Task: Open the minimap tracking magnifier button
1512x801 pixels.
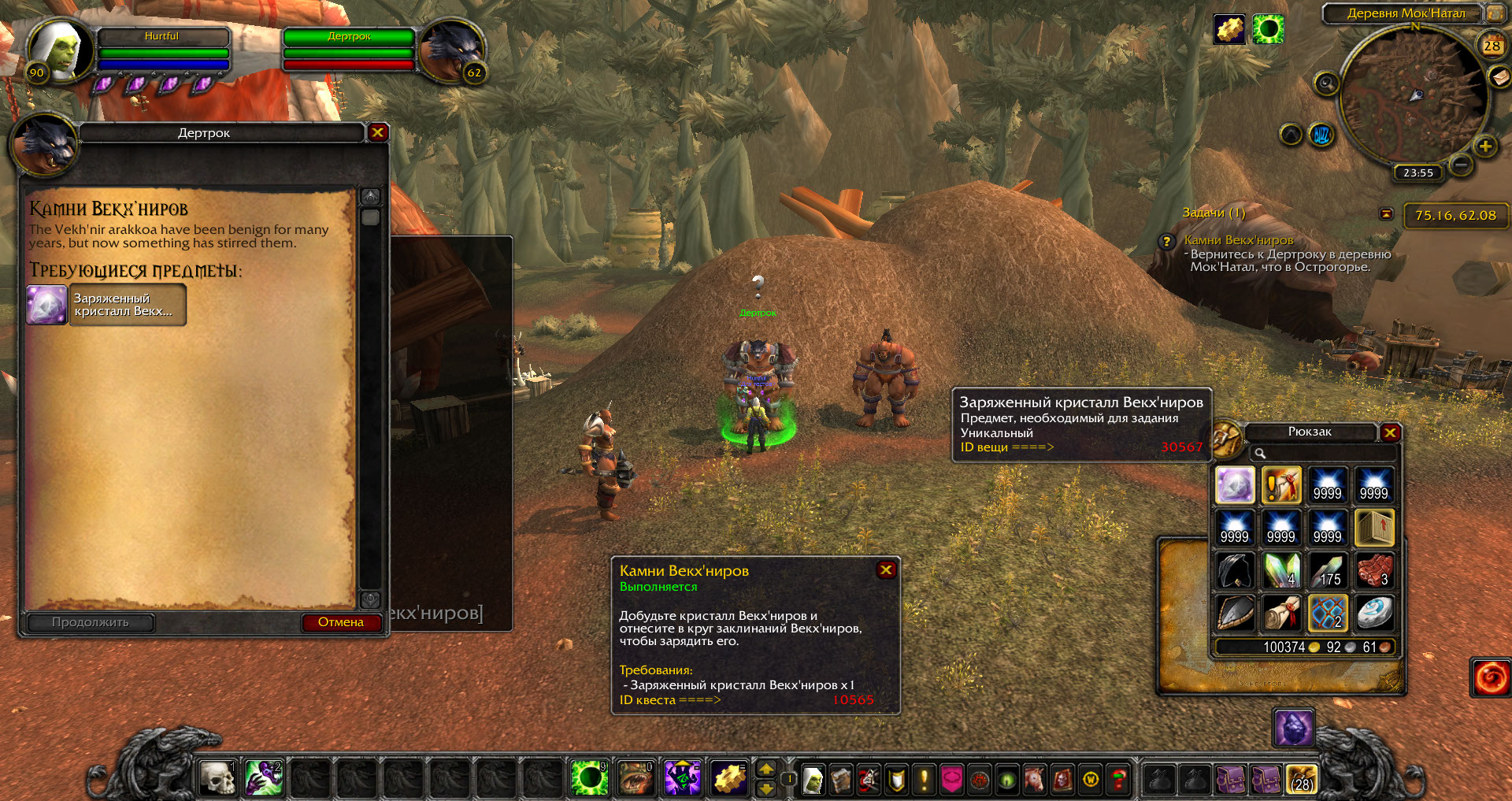Action: click(1326, 83)
